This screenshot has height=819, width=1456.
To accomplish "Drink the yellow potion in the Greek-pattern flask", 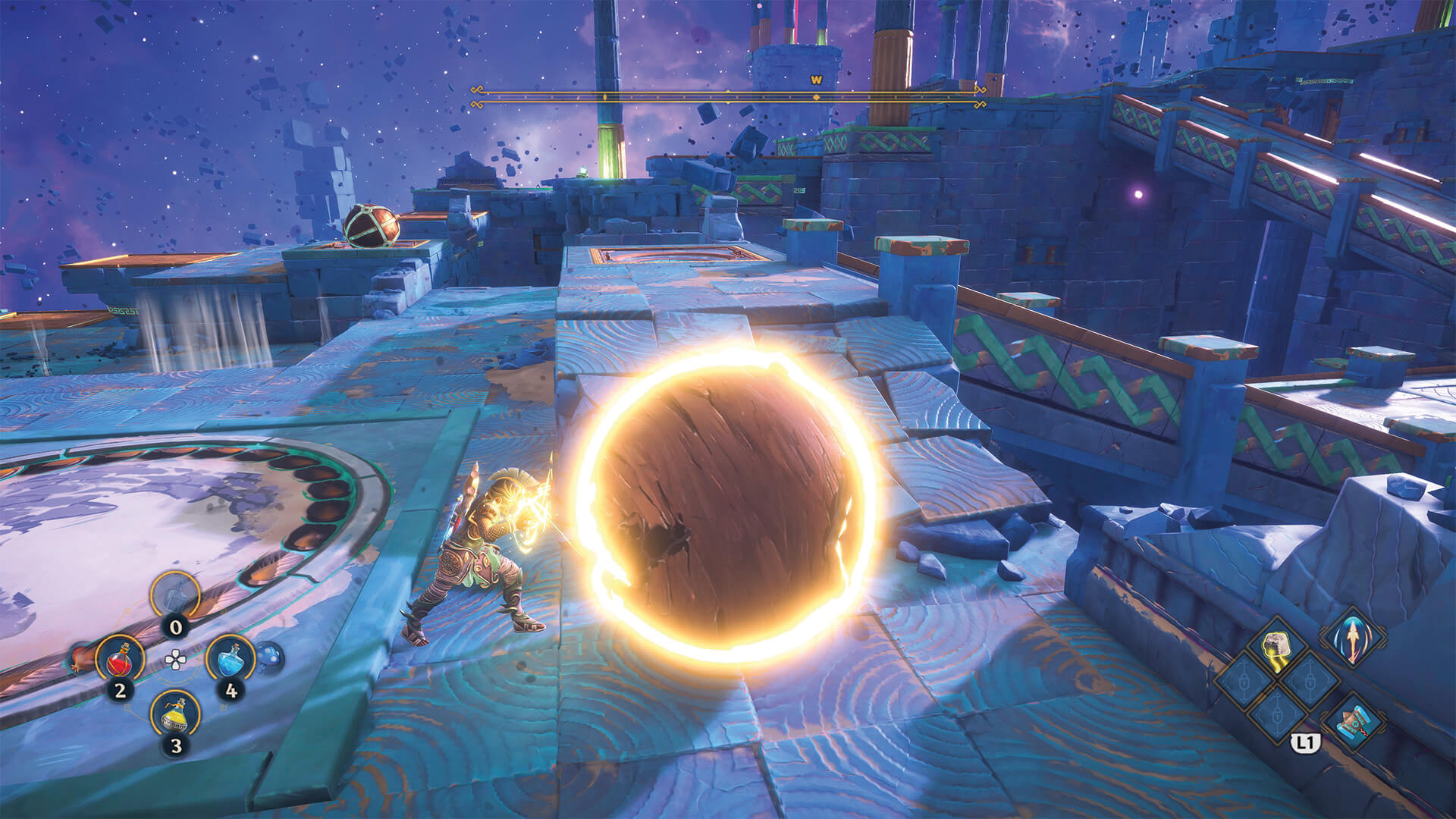I will [175, 714].
